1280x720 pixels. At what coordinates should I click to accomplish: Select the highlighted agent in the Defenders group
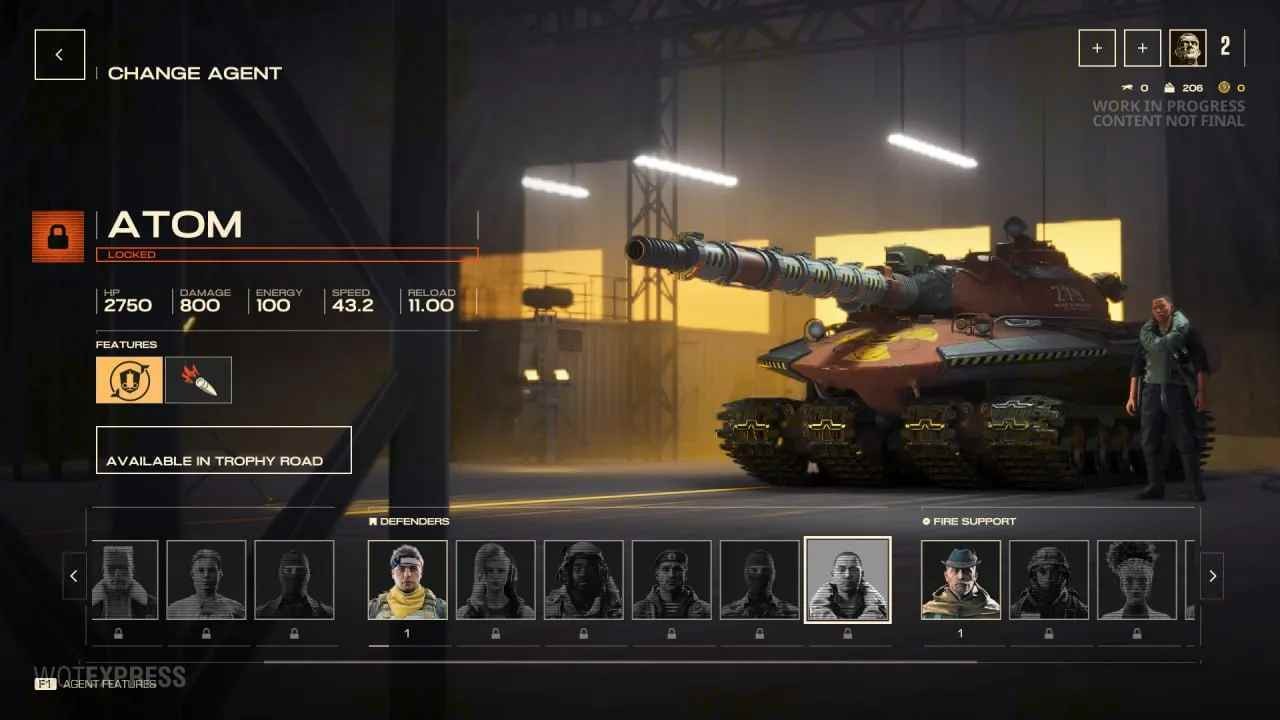848,578
